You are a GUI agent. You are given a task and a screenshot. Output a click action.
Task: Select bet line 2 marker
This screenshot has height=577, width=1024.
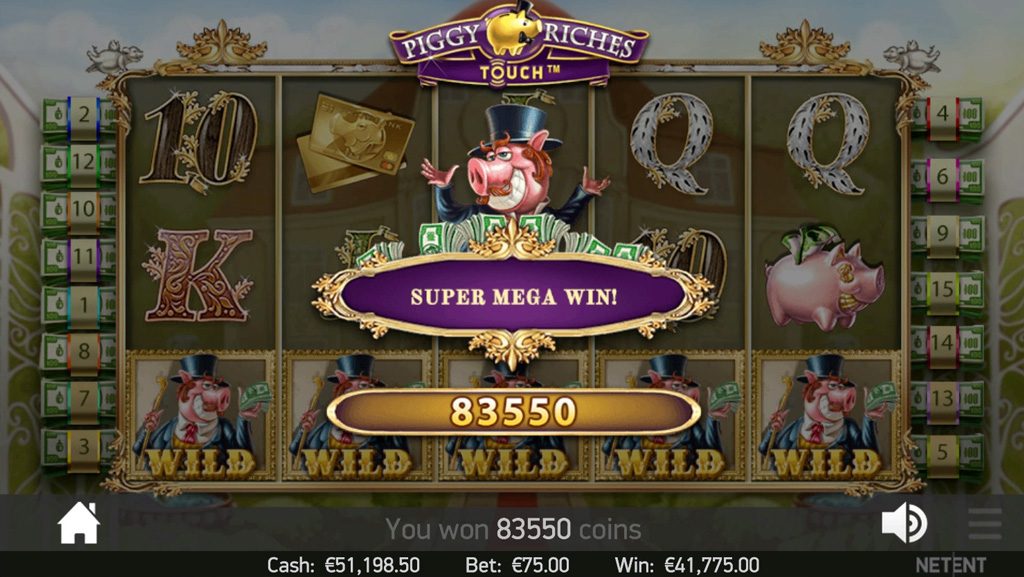point(82,115)
